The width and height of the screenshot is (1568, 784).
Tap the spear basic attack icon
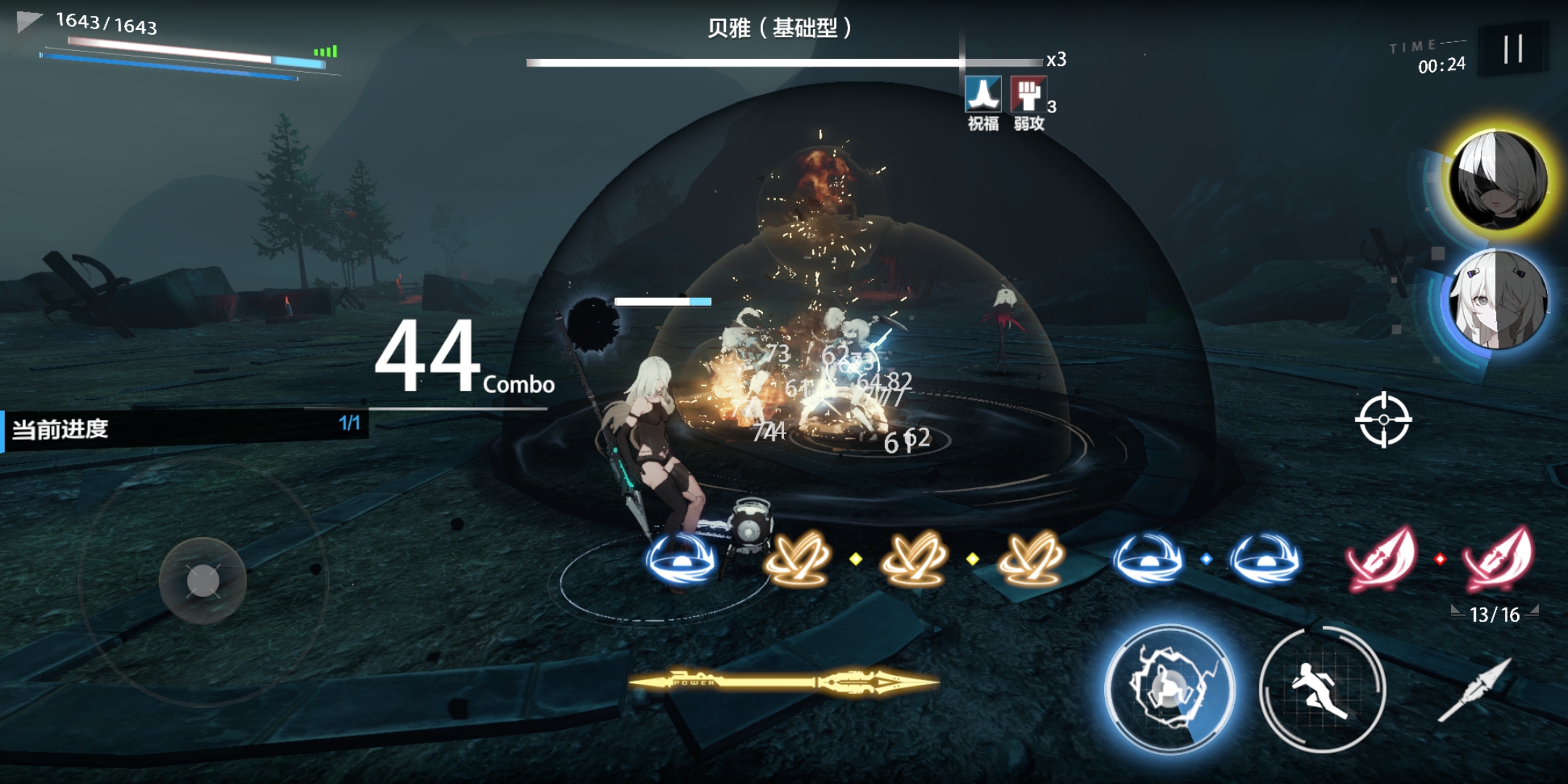pyautogui.click(x=1476, y=690)
